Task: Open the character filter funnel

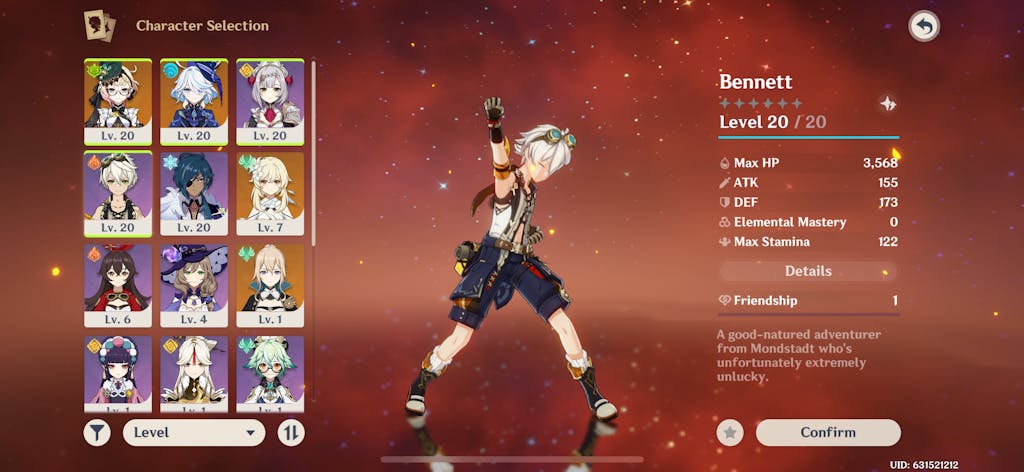Action: tap(97, 432)
